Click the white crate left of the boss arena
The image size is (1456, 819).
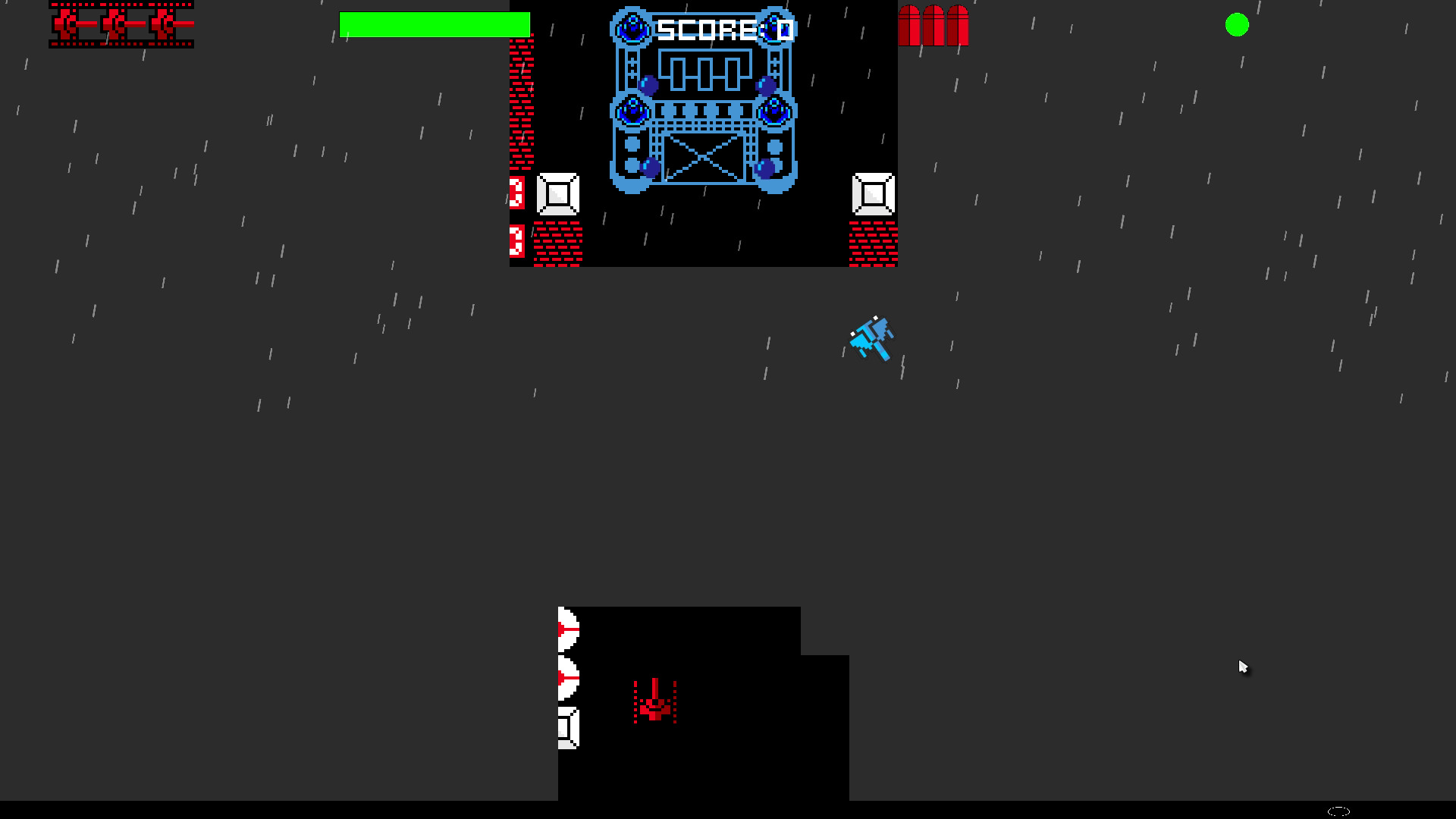tap(557, 195)
